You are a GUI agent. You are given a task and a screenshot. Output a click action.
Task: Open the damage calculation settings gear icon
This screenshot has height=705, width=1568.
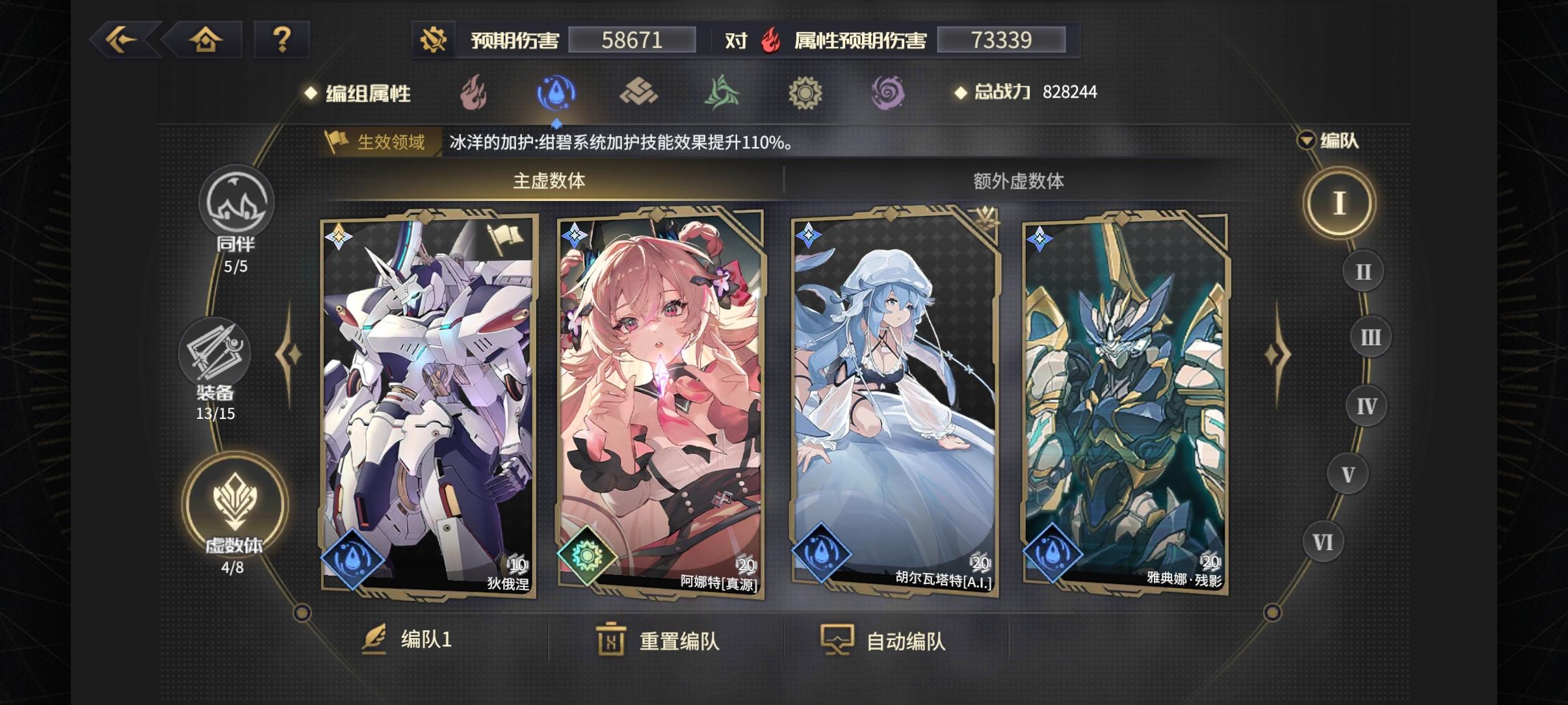(x=434, y=39)
